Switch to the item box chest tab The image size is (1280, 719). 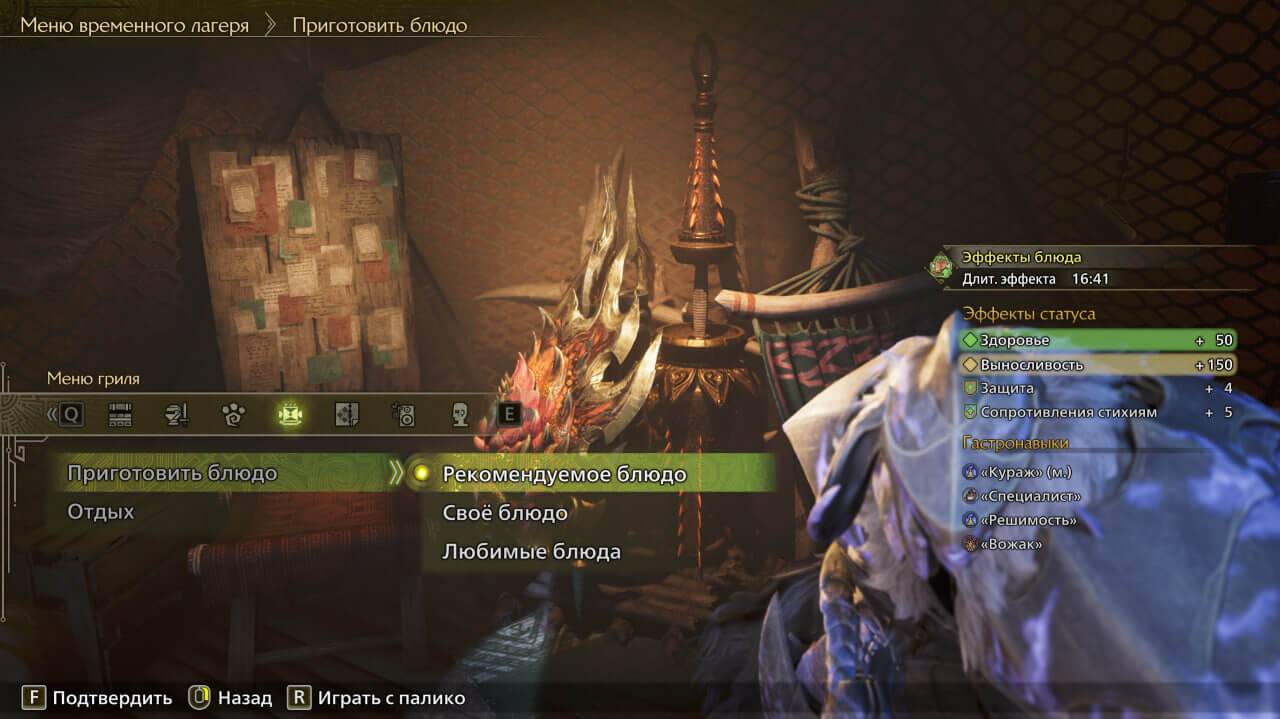tap(120, 415)
